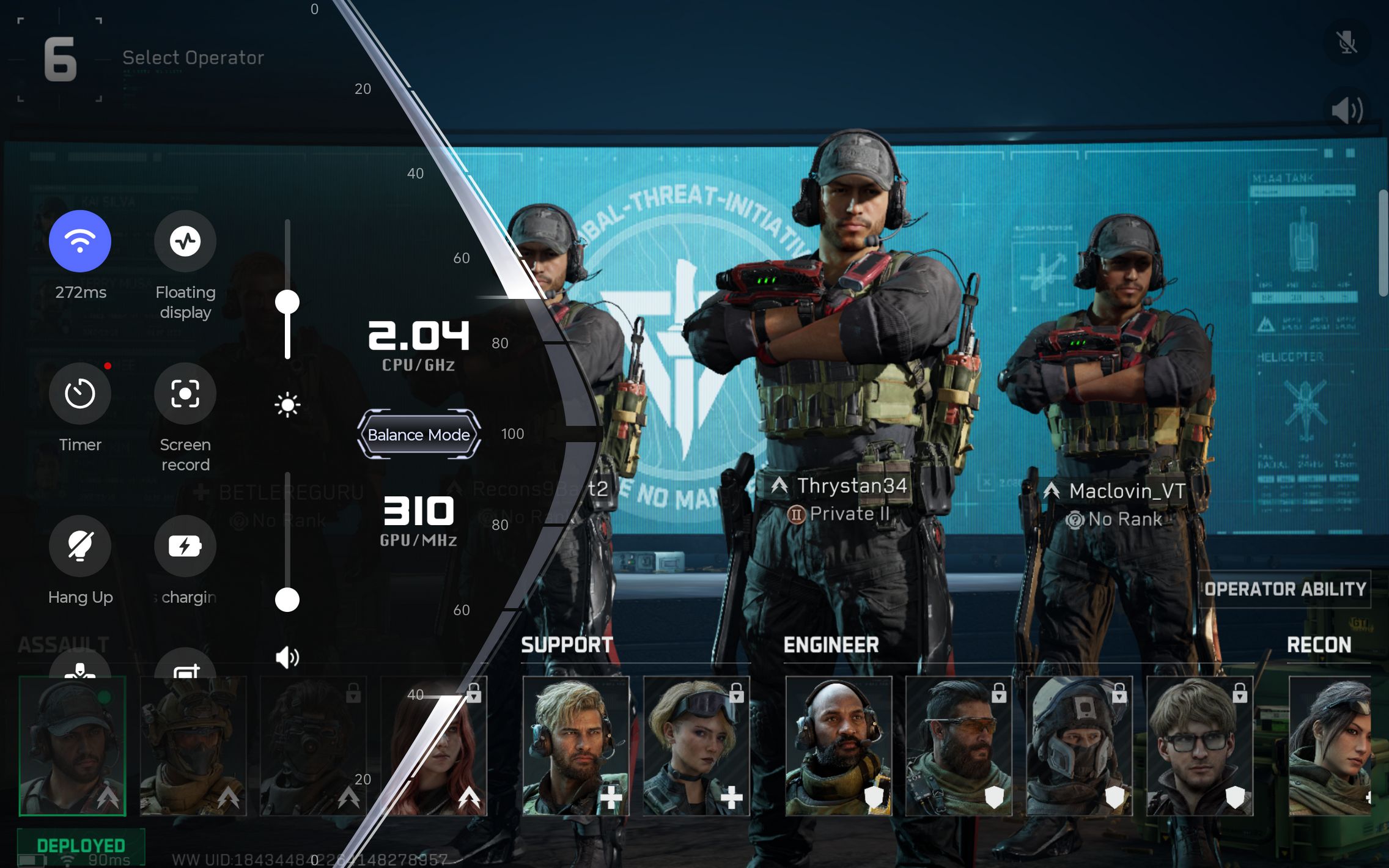The width and height of the screenshot is (1389, 868).
Task: Click the volume slider handle
Action: (287, 600)
